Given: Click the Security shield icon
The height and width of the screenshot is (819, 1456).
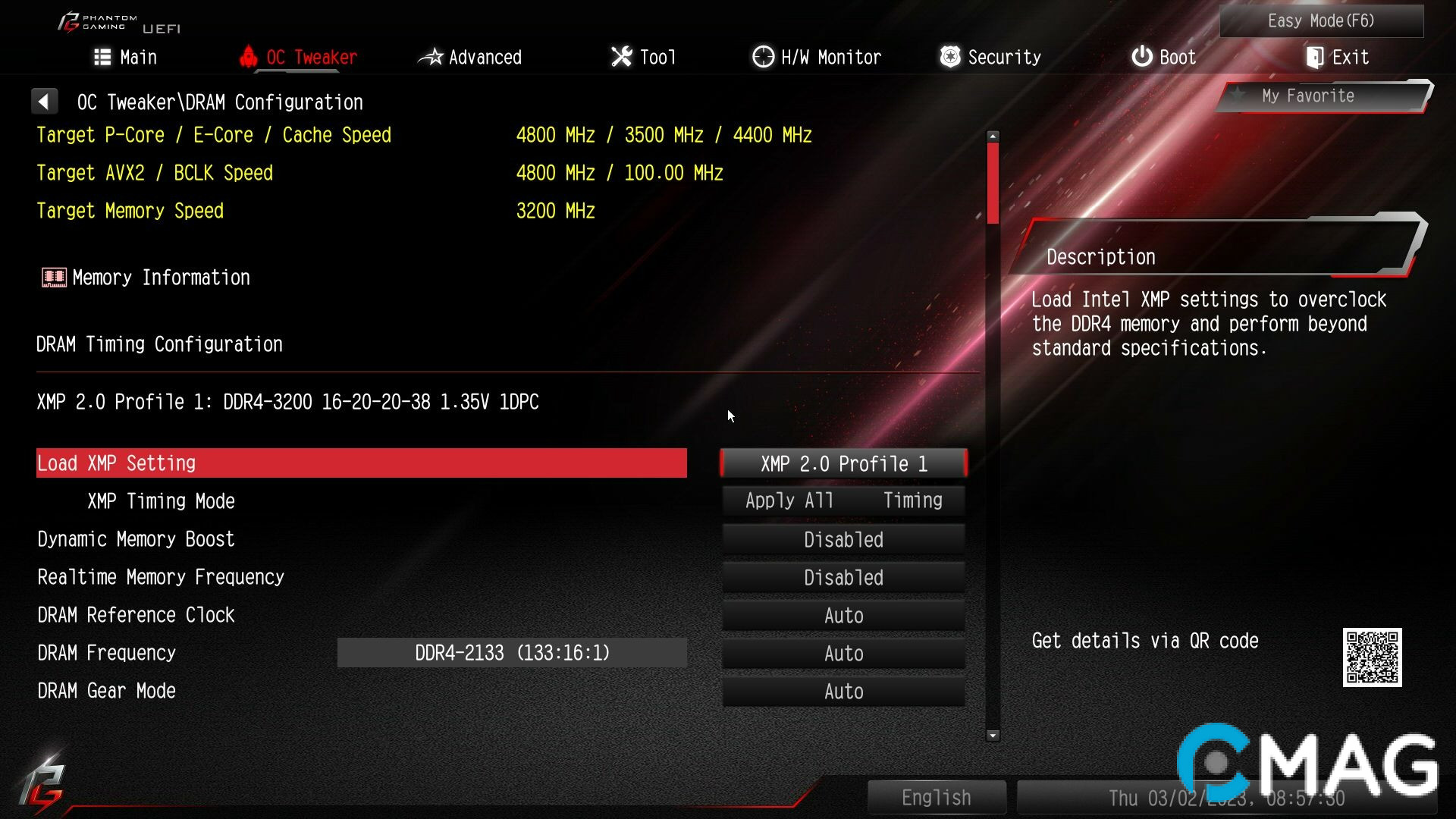Looking at the screenshot, I should click(x=949, y=56).
